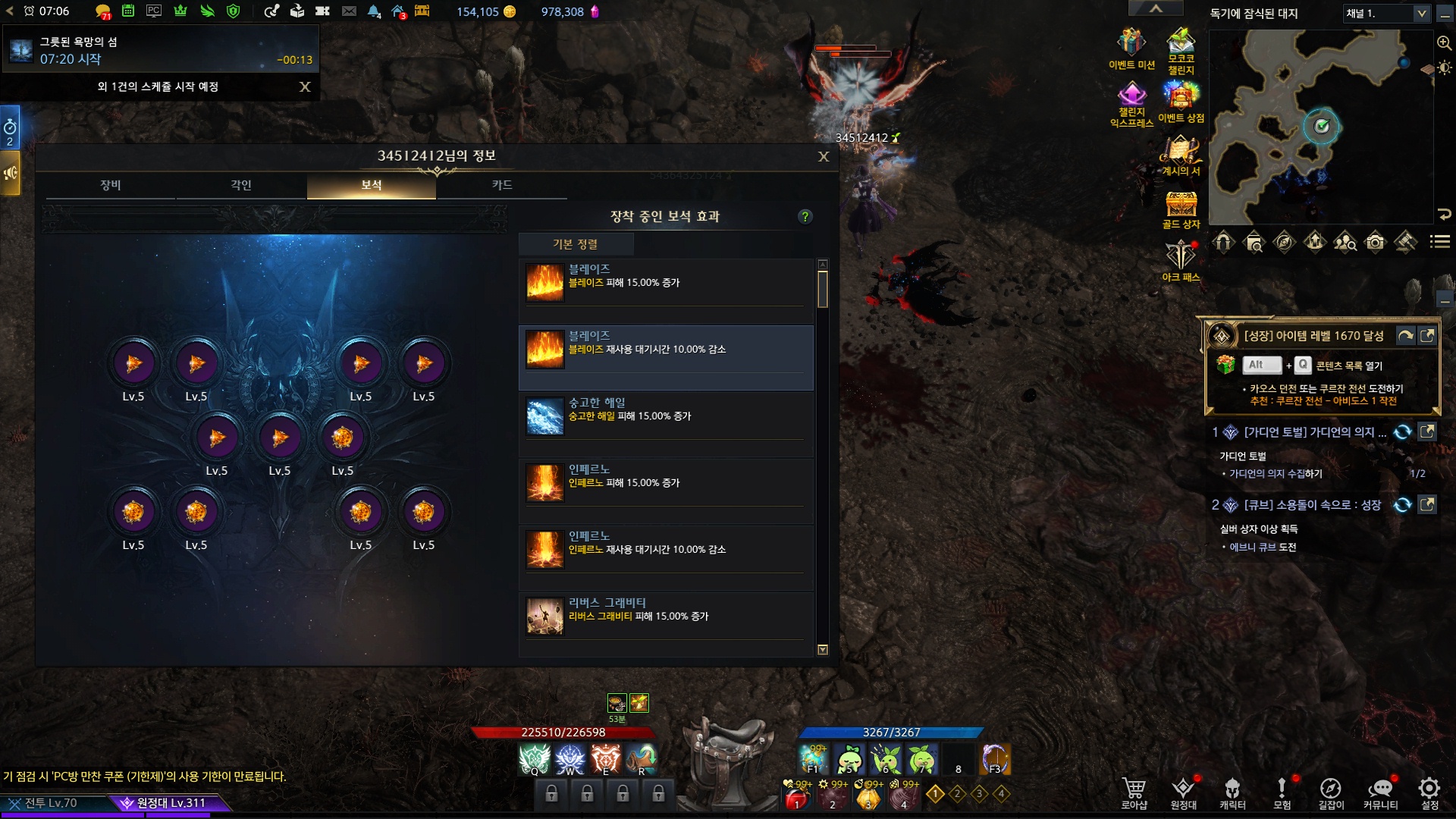Open the 각인 tab
This screenshot has height=819, width=1456.
[241, 185]
